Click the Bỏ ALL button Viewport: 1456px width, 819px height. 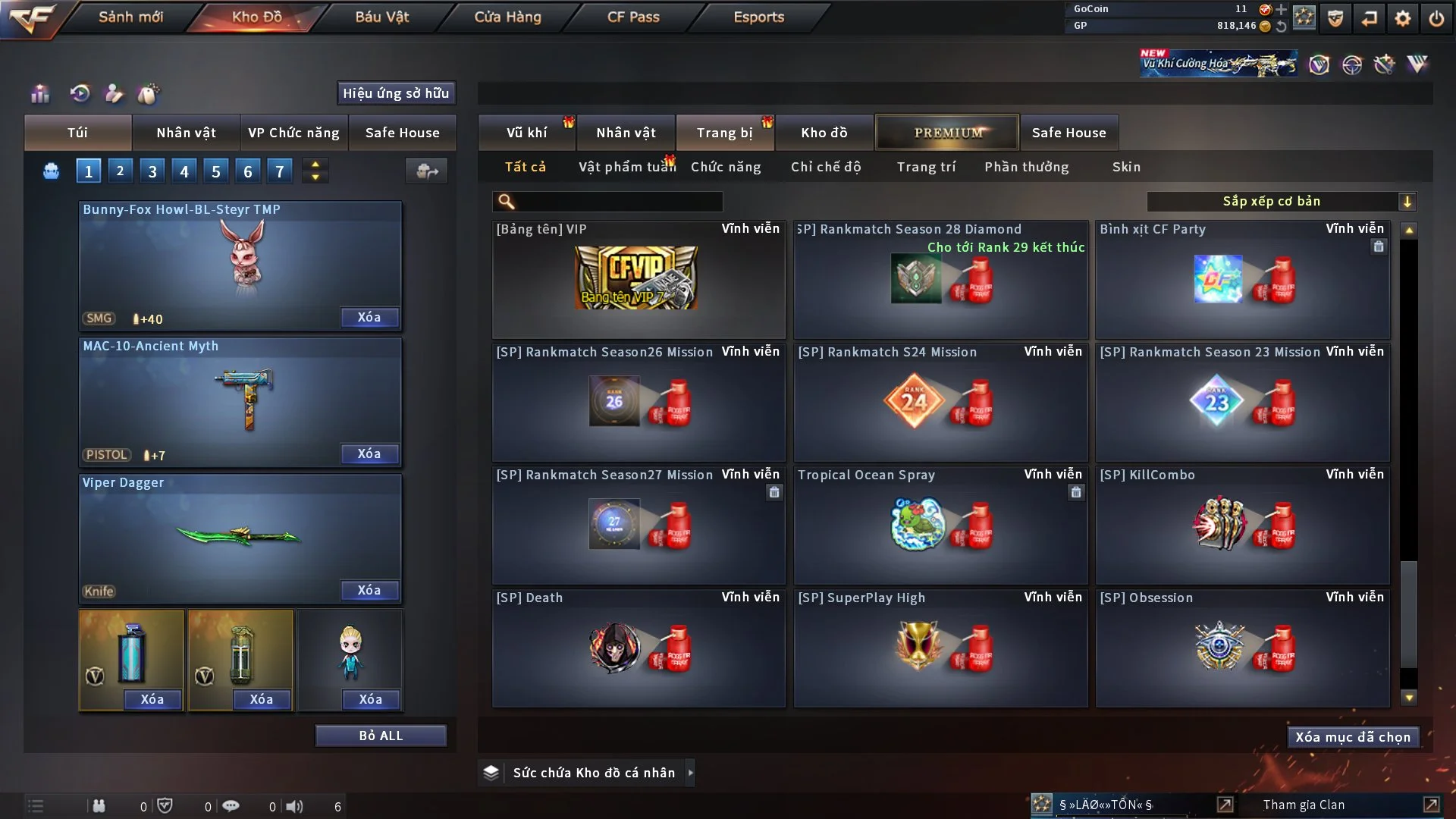tap(381, 736)
